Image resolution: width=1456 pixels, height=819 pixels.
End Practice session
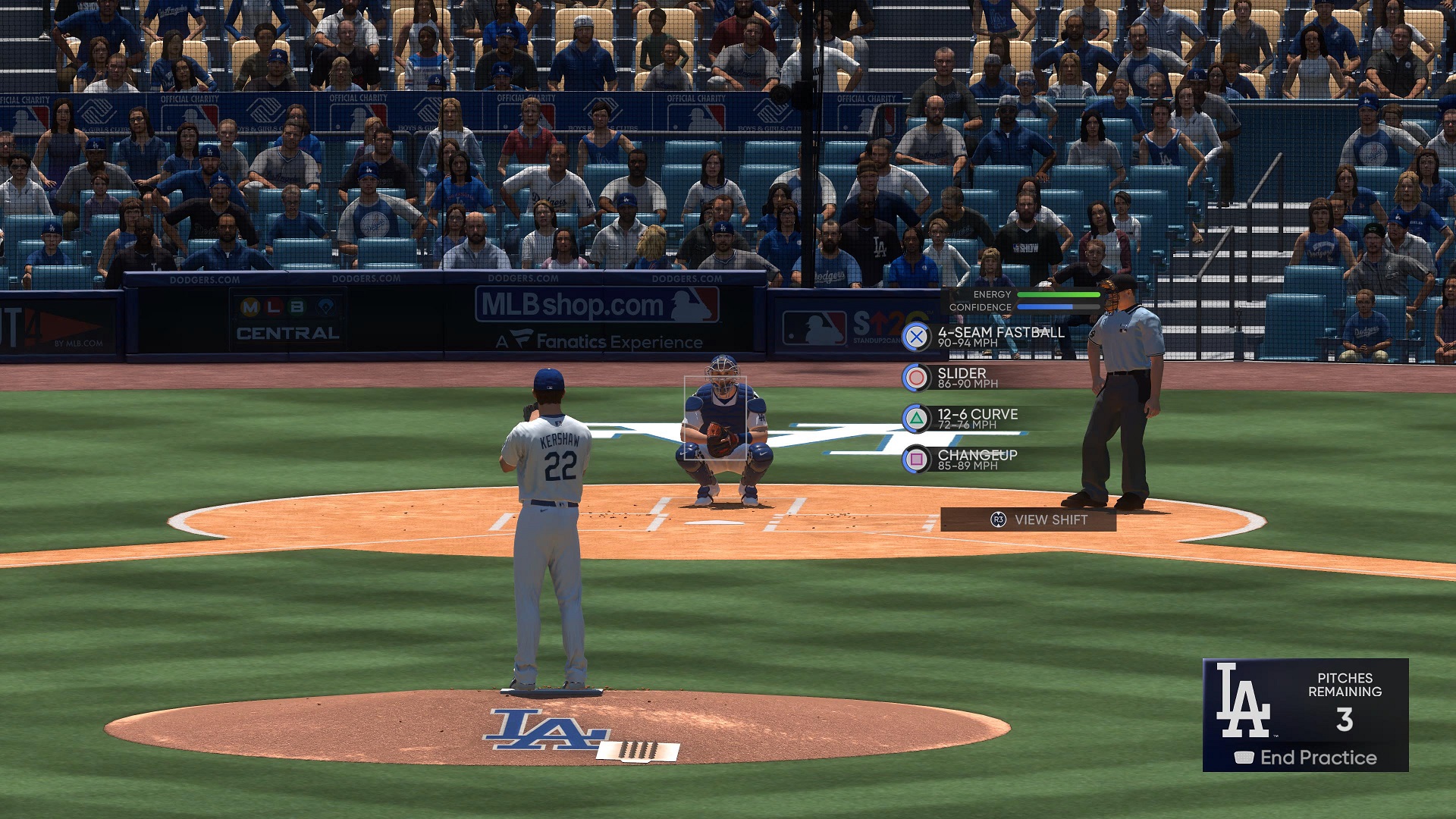[x=1306, y=758]
